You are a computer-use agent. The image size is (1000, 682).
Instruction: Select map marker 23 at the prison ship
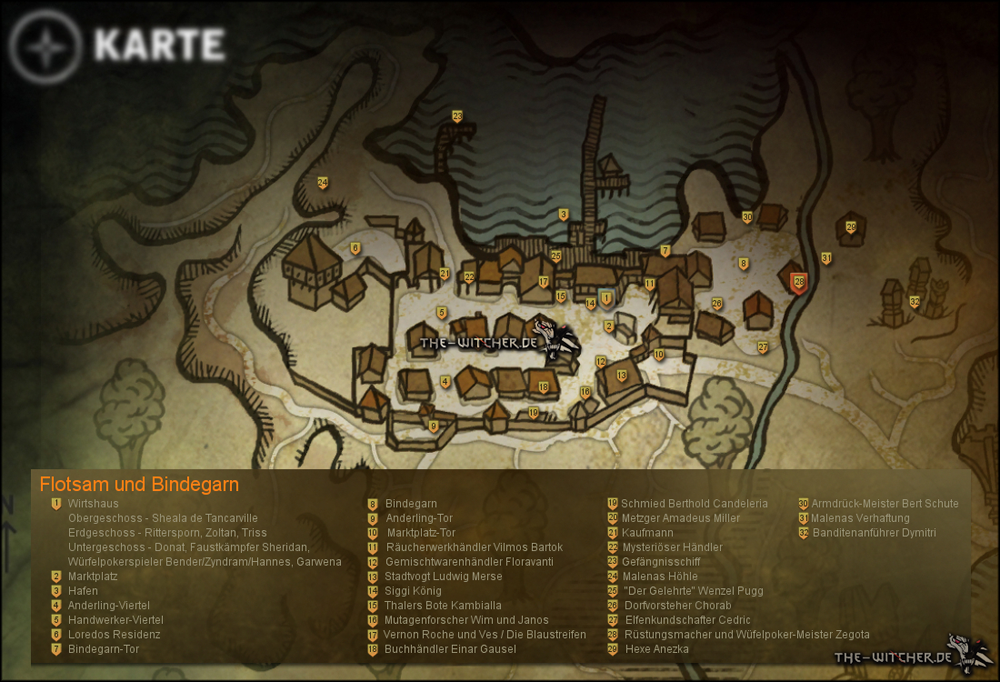(457, 117)
